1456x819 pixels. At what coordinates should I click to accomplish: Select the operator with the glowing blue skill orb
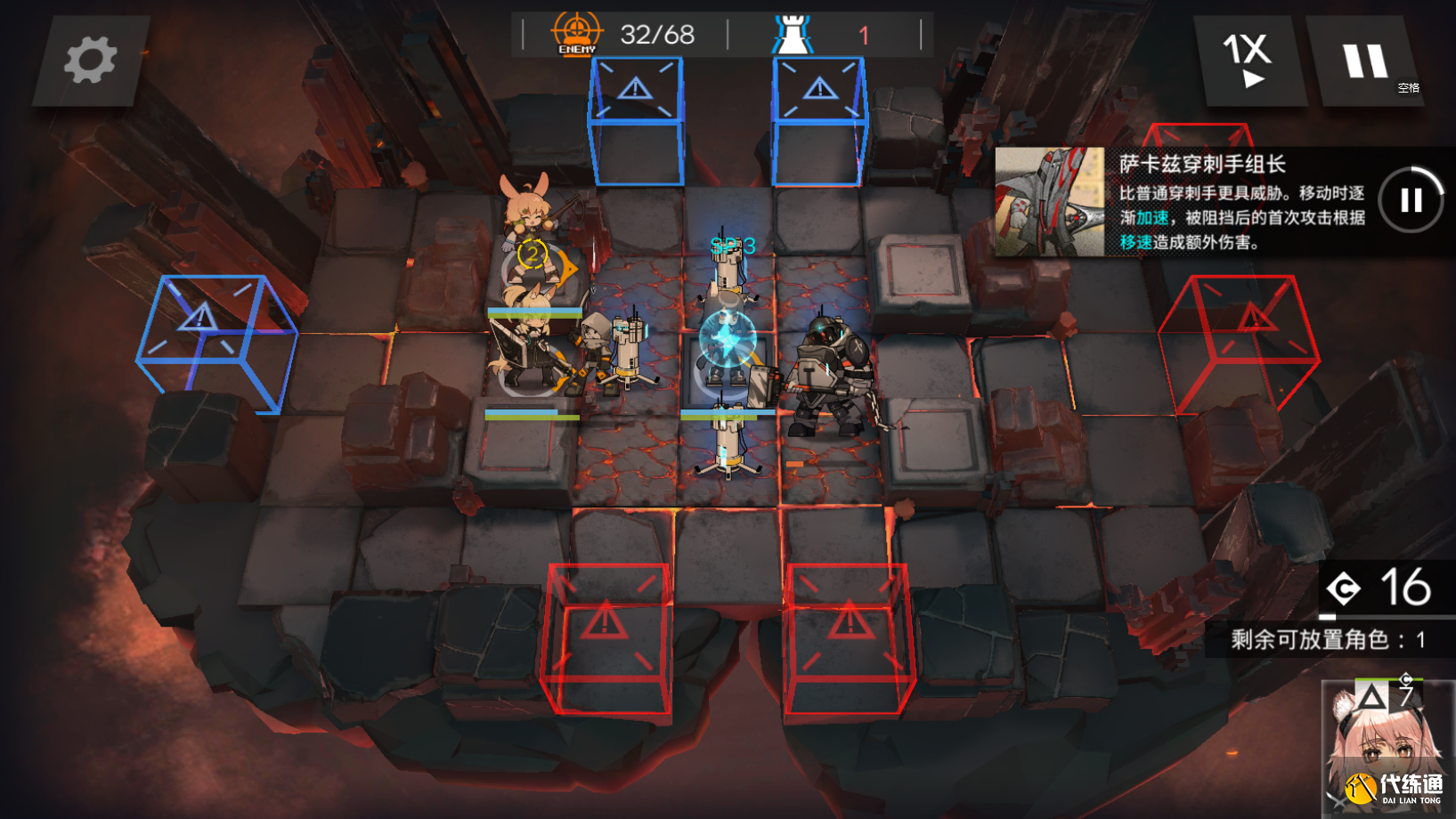pyautogui.click(x=728, y=343)
